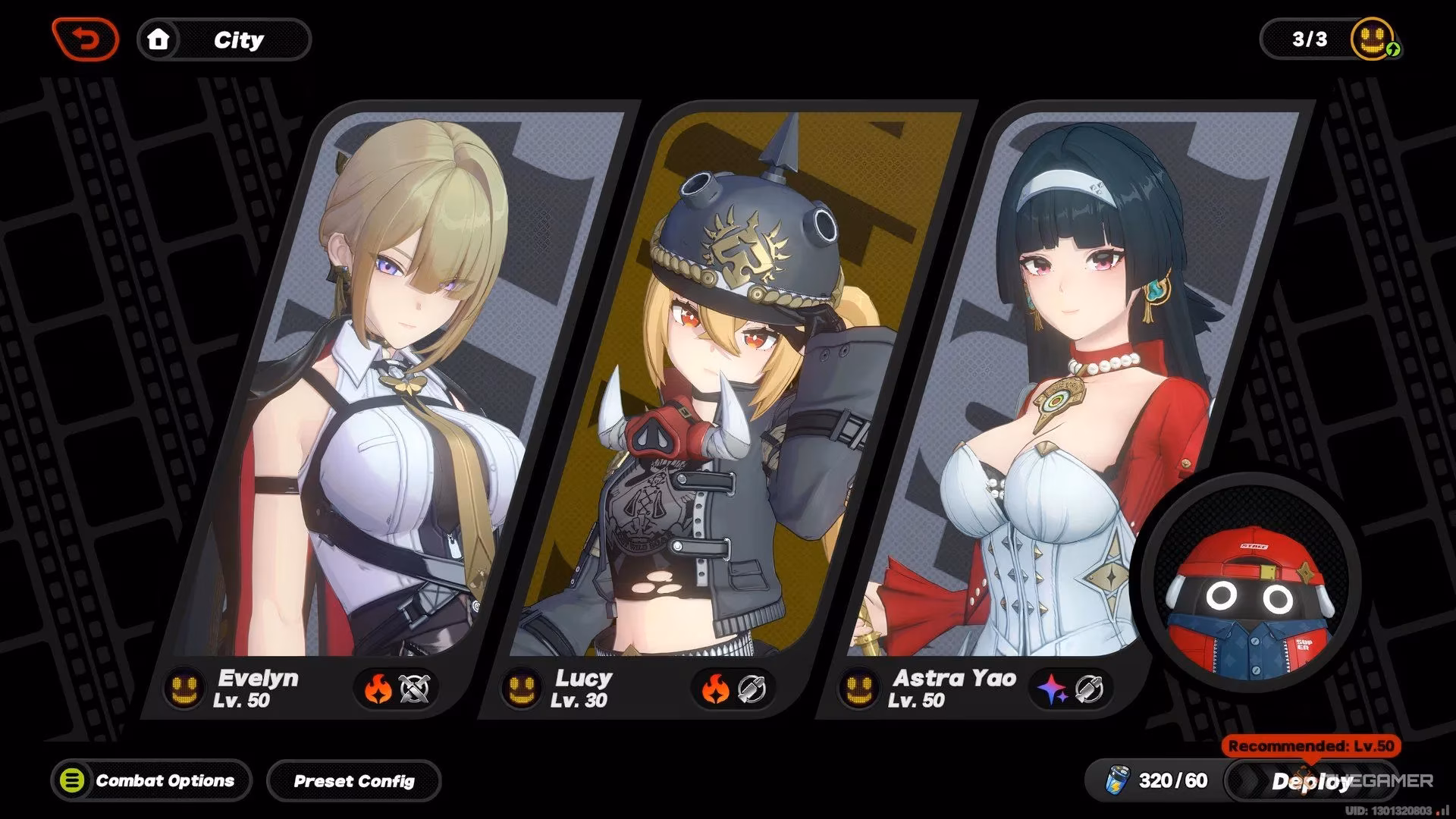The image size is (1456, 819).
Task: Click Astra Yao's ether attribute icon
Action: (1053, 689)
